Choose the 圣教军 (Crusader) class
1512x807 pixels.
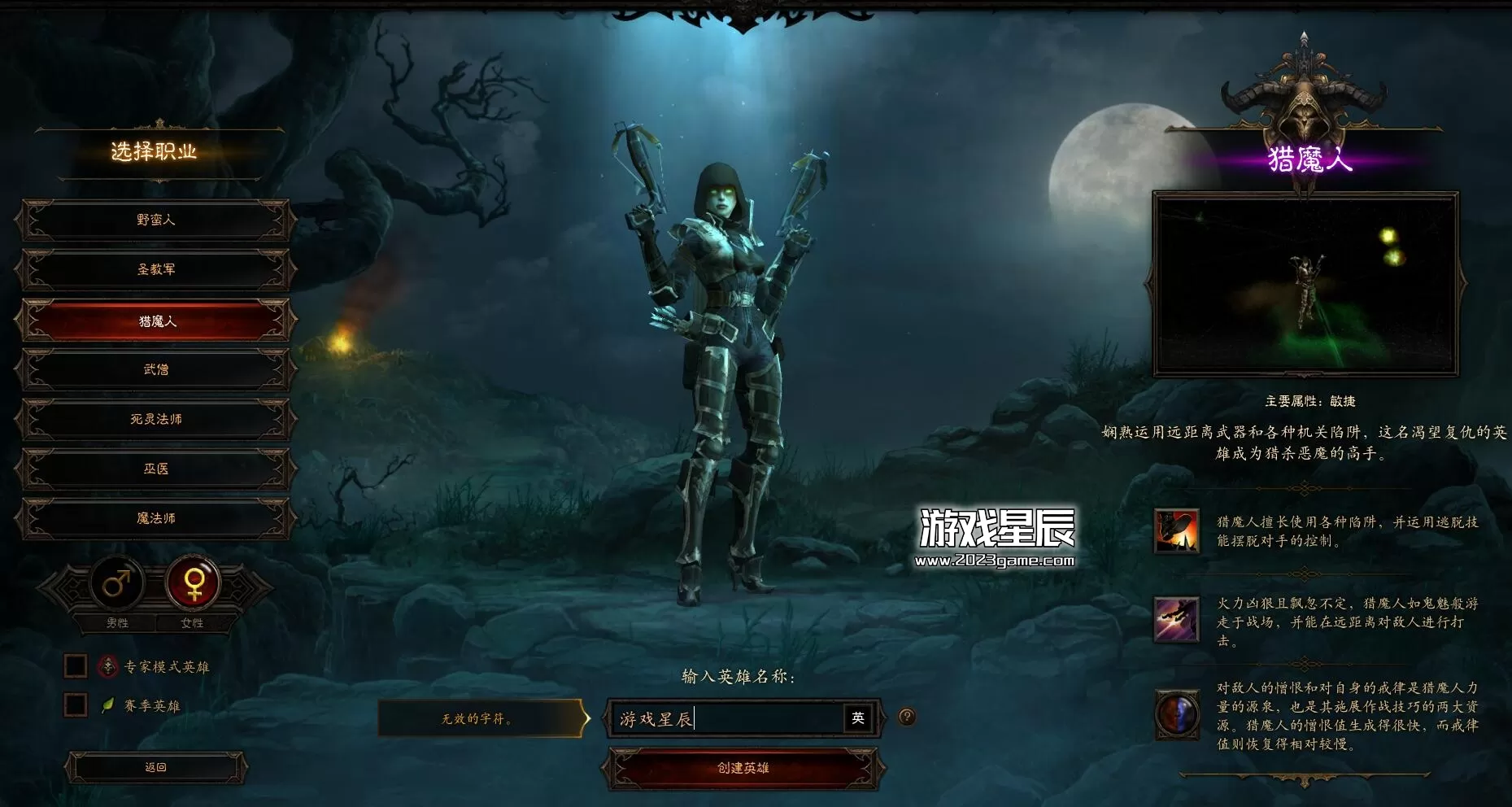[x=155, y=270]
